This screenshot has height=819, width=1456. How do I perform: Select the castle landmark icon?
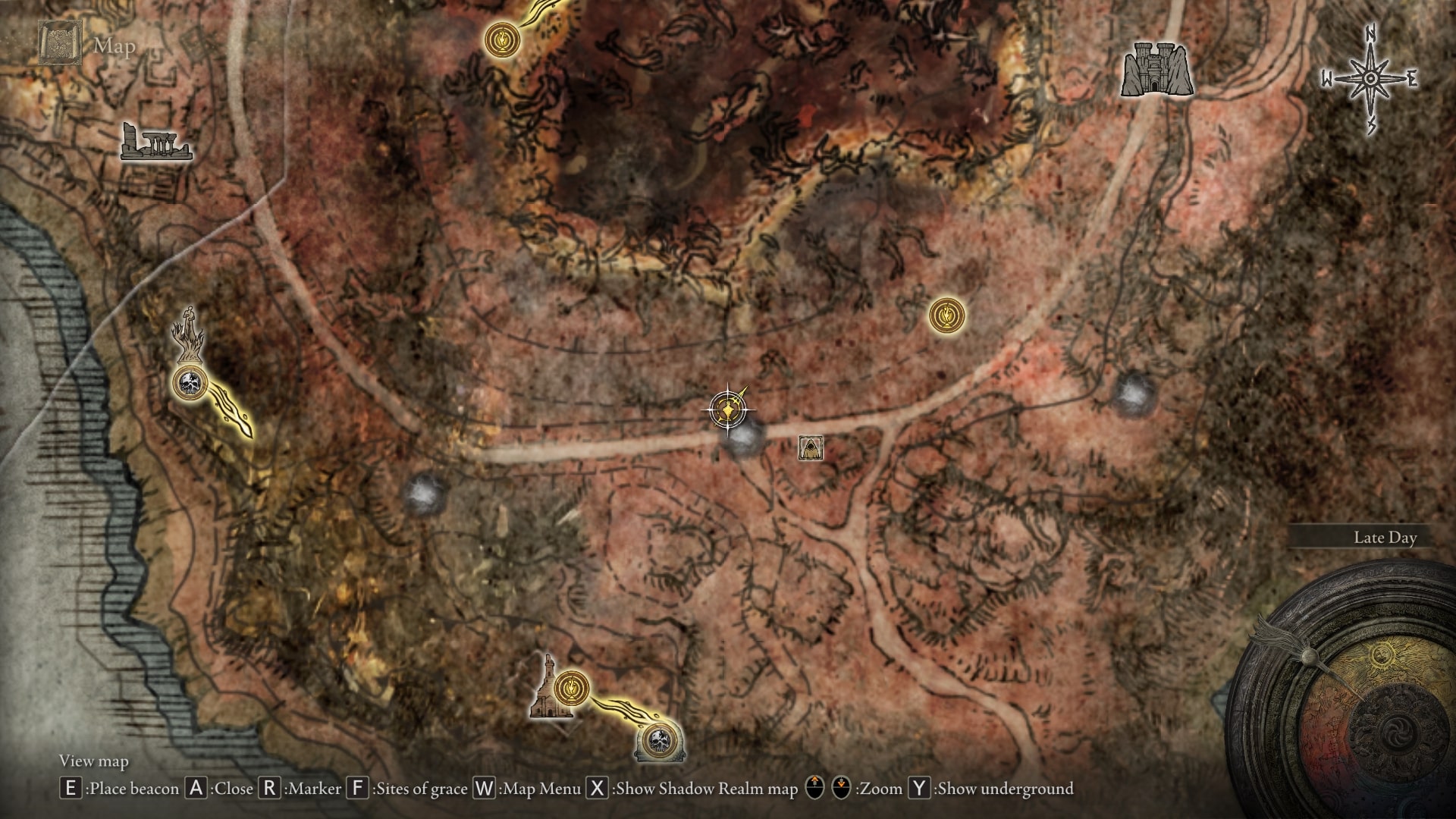[1156, 69]
